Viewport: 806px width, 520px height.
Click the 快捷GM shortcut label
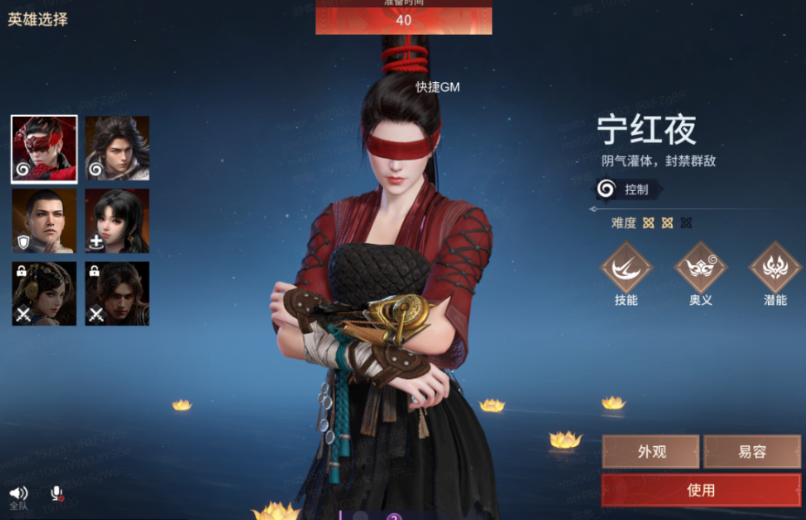click(437, 87)
